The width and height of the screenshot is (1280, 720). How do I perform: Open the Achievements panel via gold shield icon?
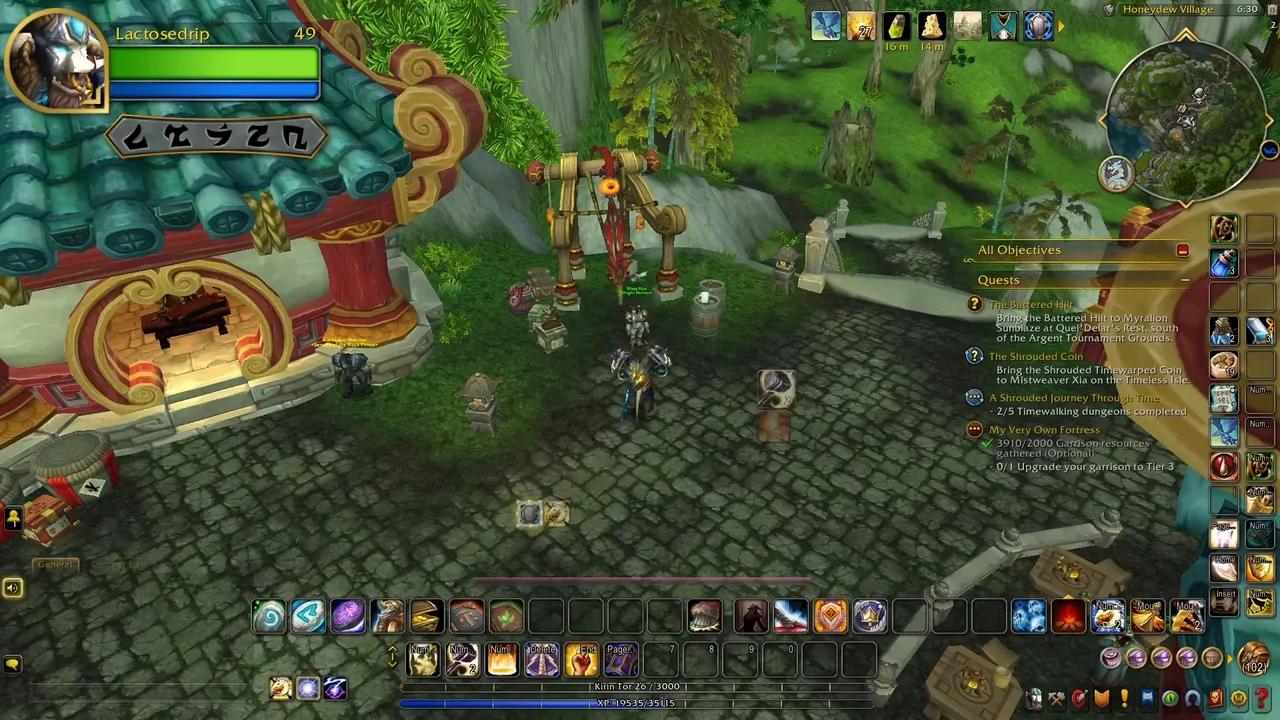click(x=1103, y=698)
